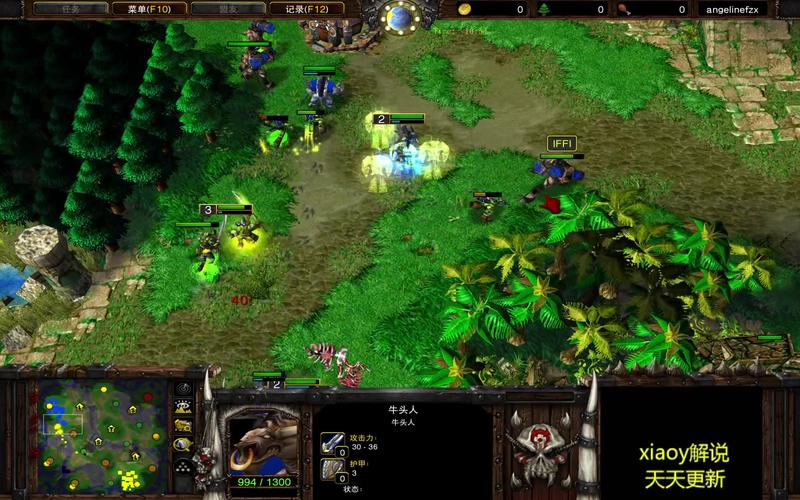Screen dimensions: 800x500
Task: Toggle minimap creep camp display button
Action: [x=184, y=445]
